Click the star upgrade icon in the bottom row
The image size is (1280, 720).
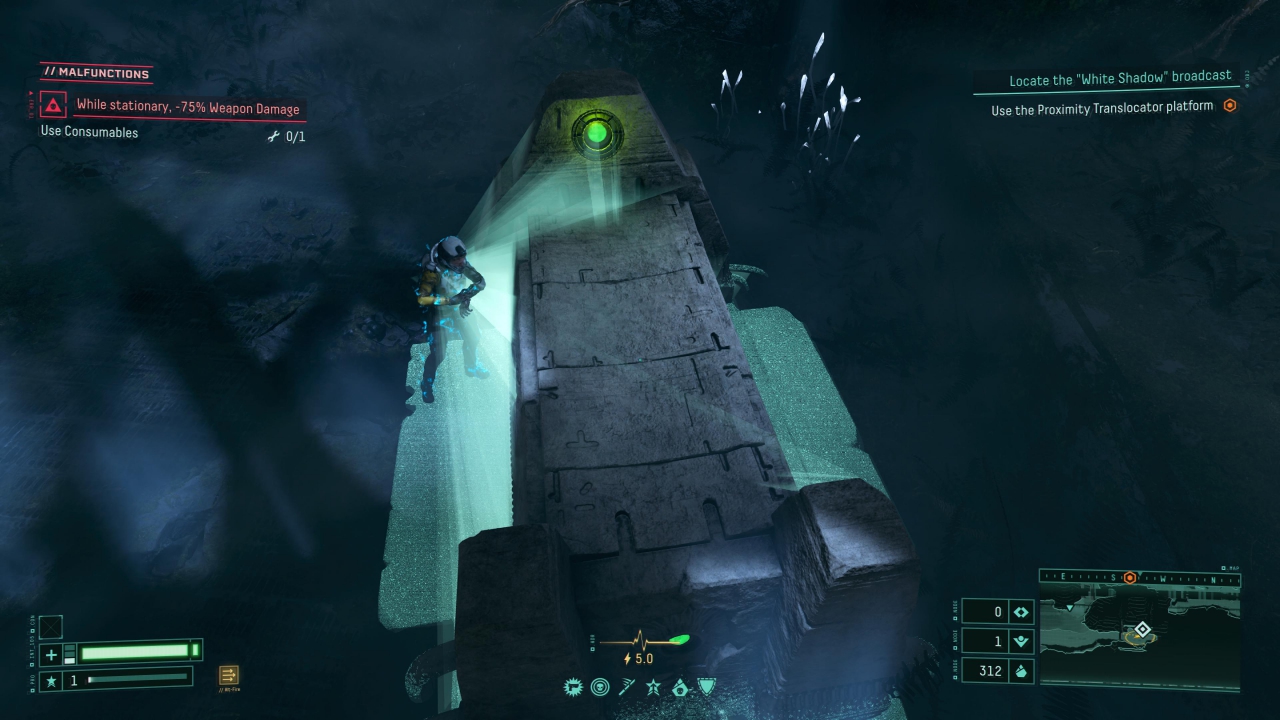(653, 687)
